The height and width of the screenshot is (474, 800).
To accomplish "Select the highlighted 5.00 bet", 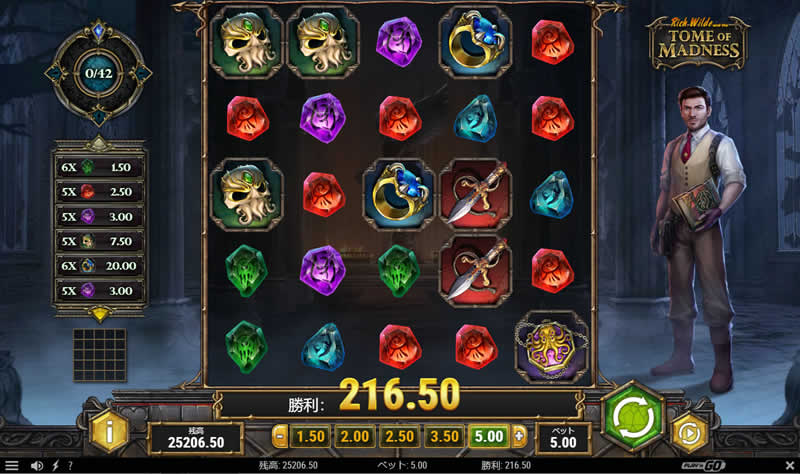I will pyautogui.click(x=488, y=436).
